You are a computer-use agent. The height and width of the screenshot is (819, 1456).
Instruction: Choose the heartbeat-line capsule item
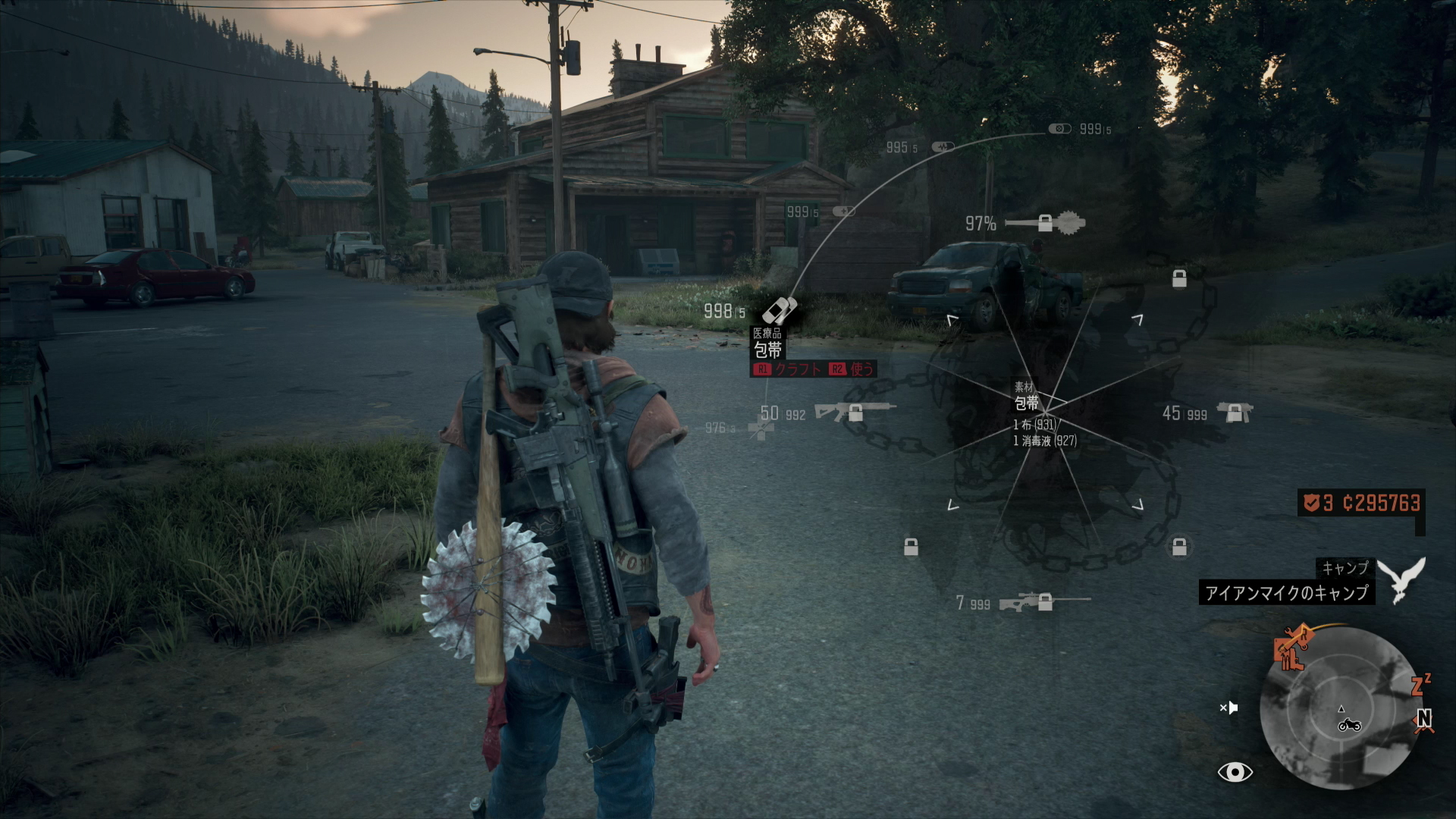point(943,147)
